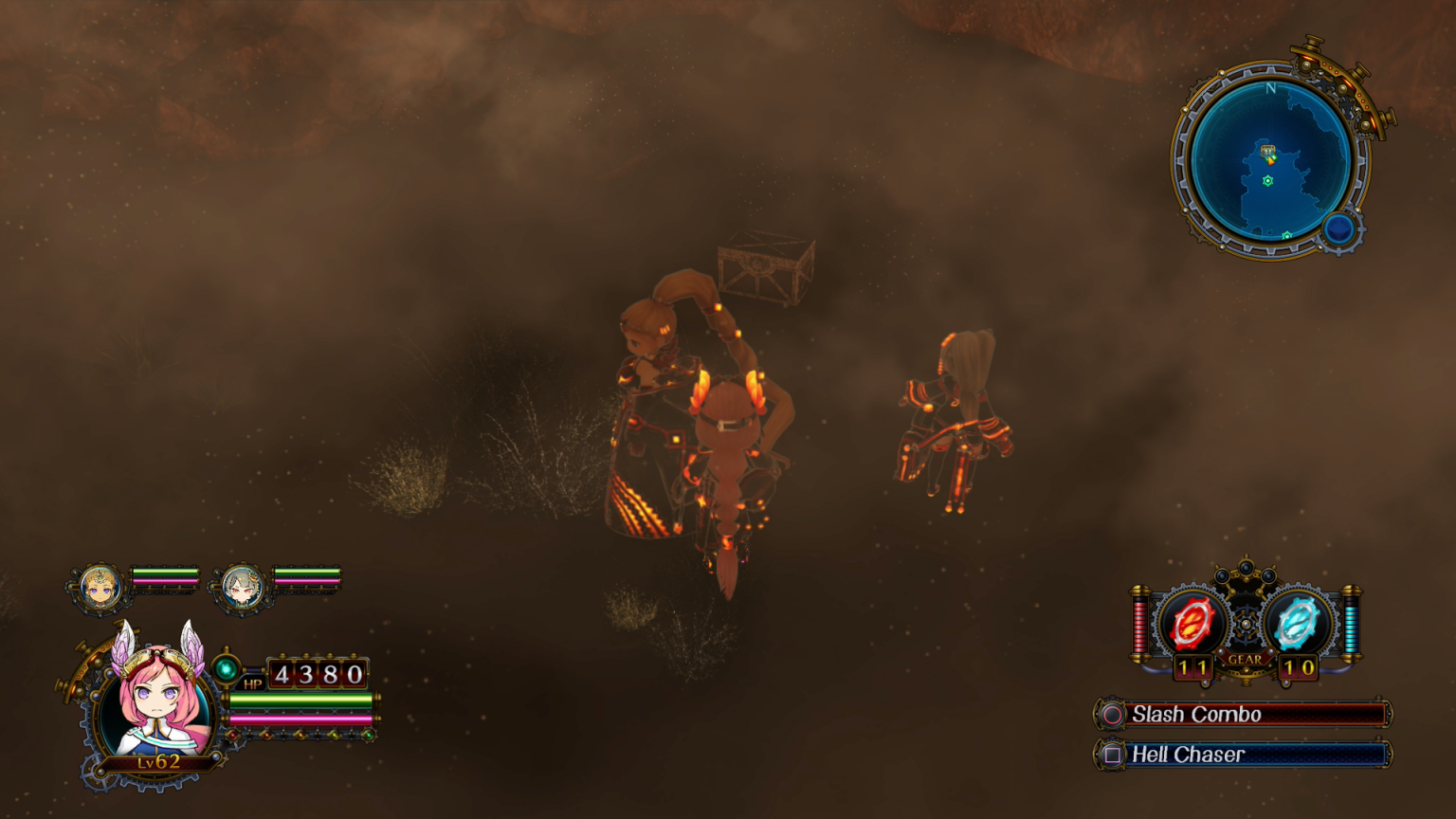Click the red gear icon
The image size is (1456, 819).
[1192, 623]
